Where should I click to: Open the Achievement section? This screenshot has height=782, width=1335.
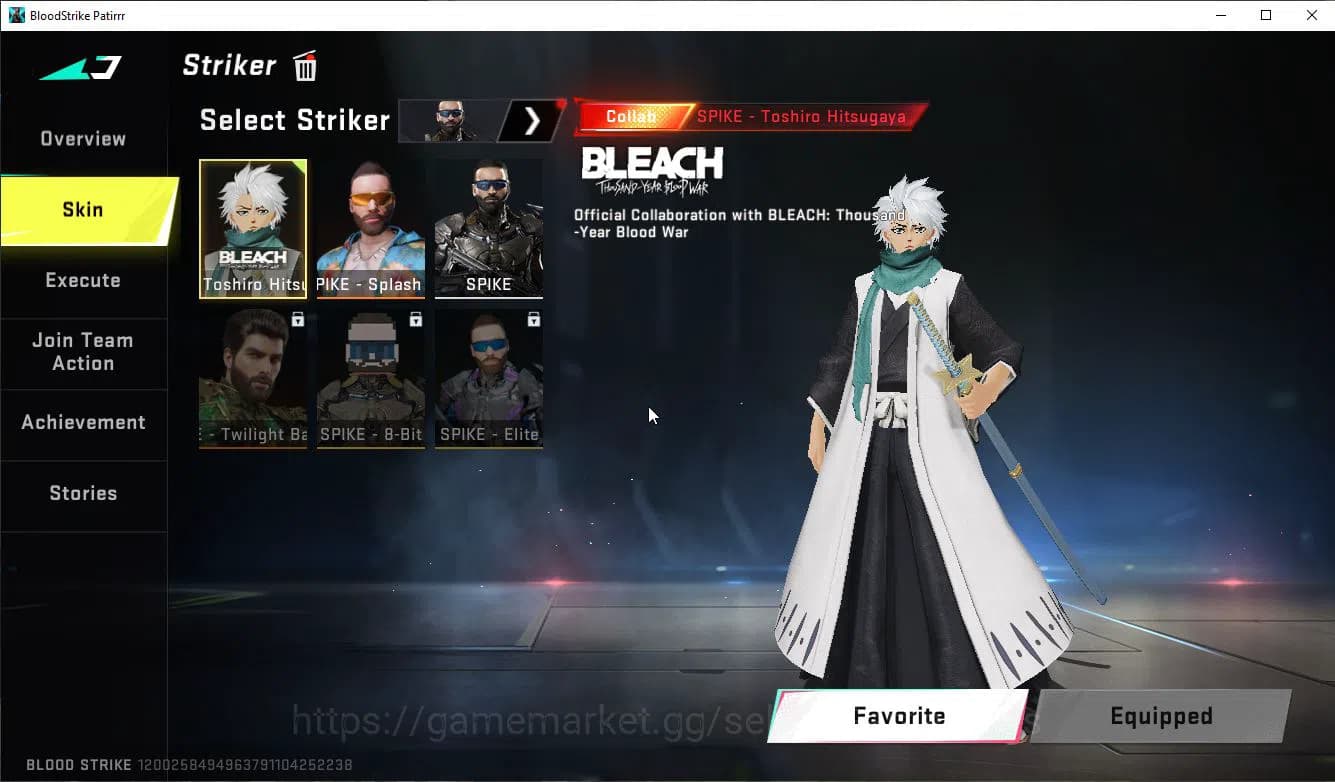[x=82, y=422]
